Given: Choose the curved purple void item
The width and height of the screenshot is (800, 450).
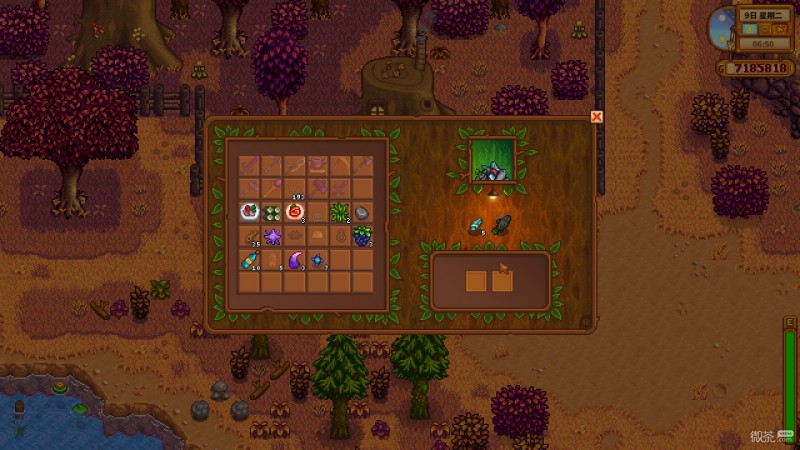Looking at the screenshot, I should [295, 260].
